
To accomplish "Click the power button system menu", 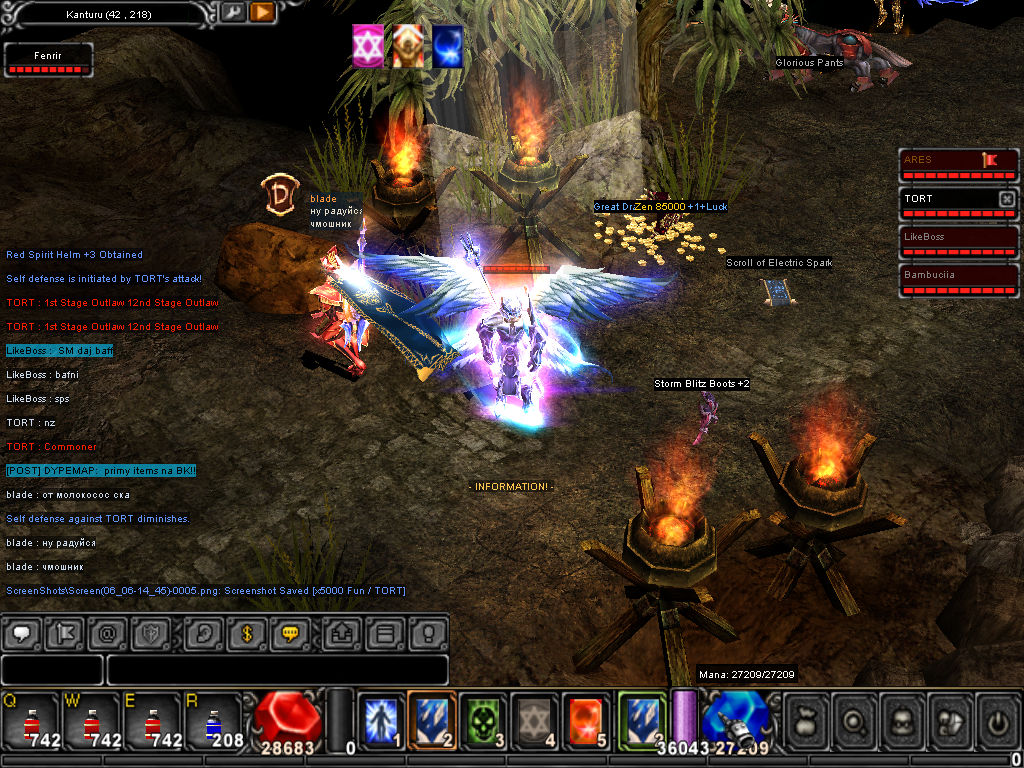I will coord(997,720).
